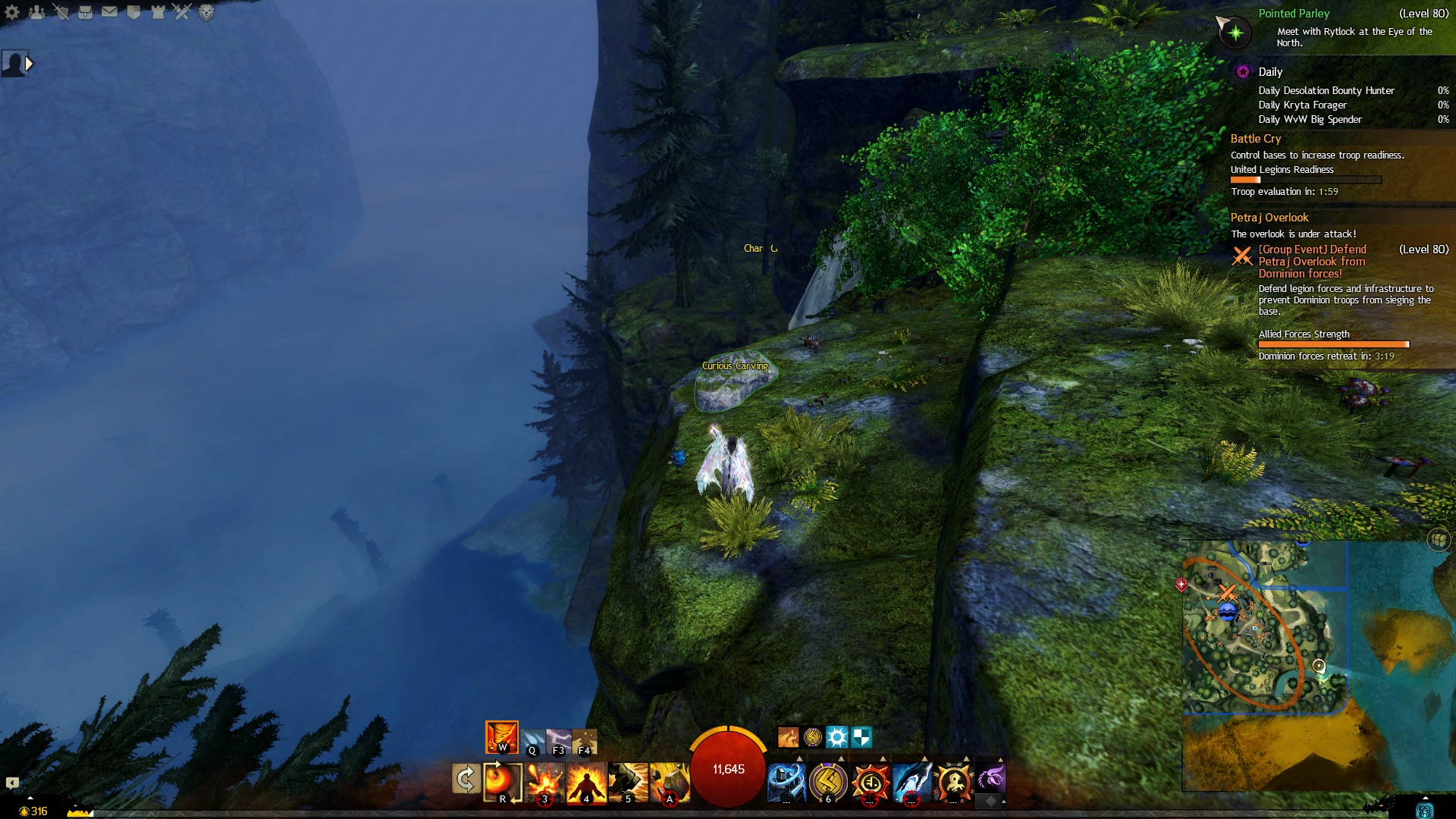Expand the party portrait panel arrow
Viewport: 1456px width, 819px height.
pos(29,64)
